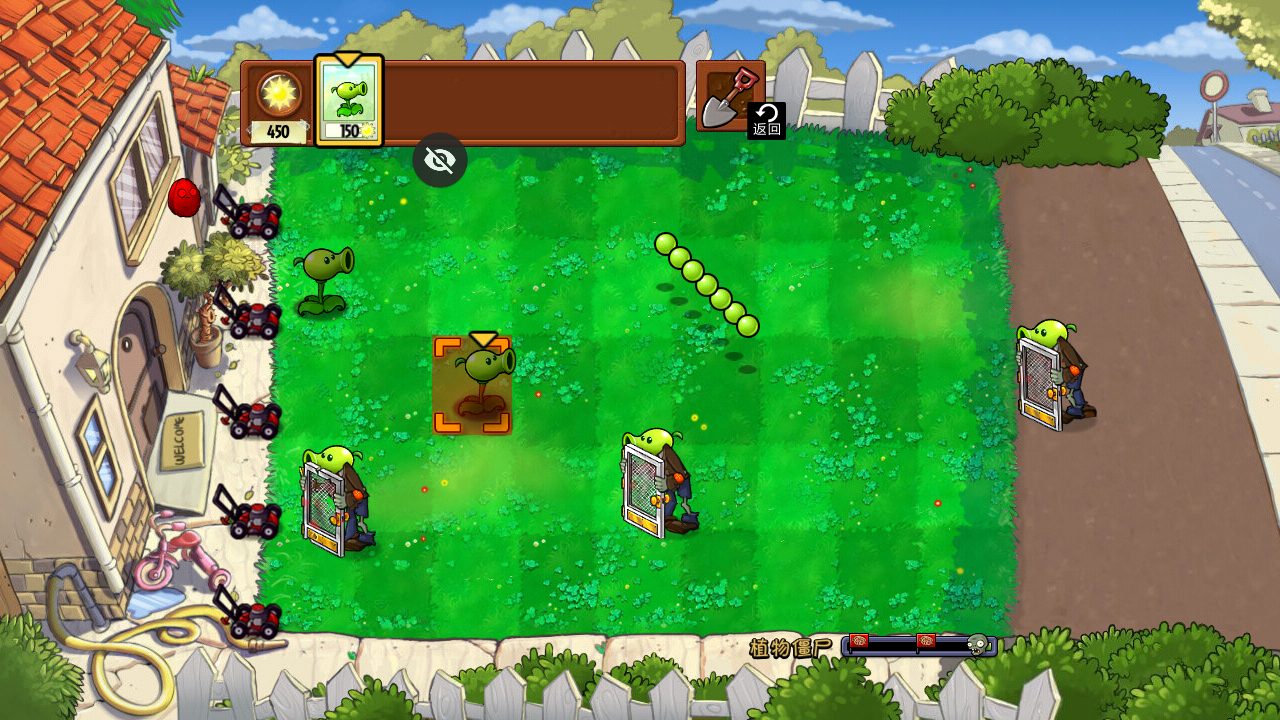Screen dimensions: 1280x720
Task: Select the highlighted peashooter lawn tile
Action: coord(473,386)
